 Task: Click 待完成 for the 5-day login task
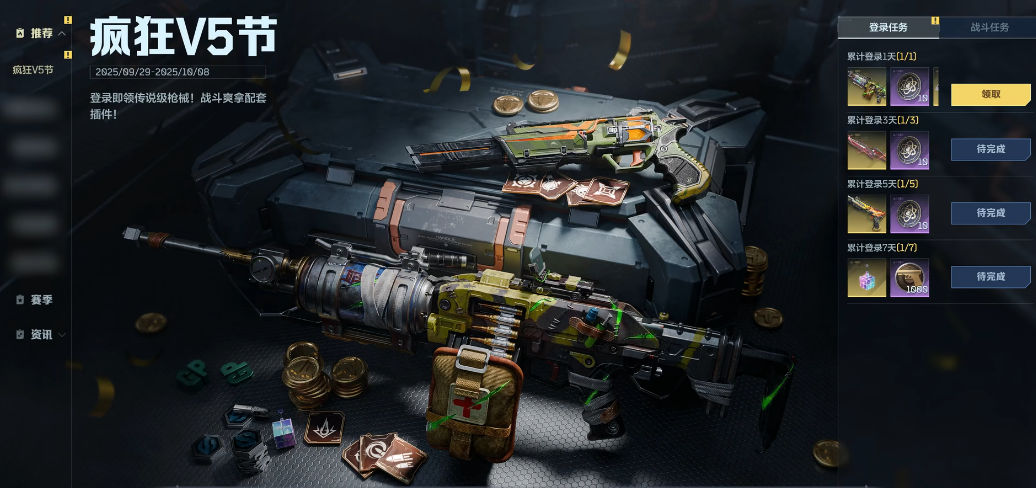[x=990, y=213]
